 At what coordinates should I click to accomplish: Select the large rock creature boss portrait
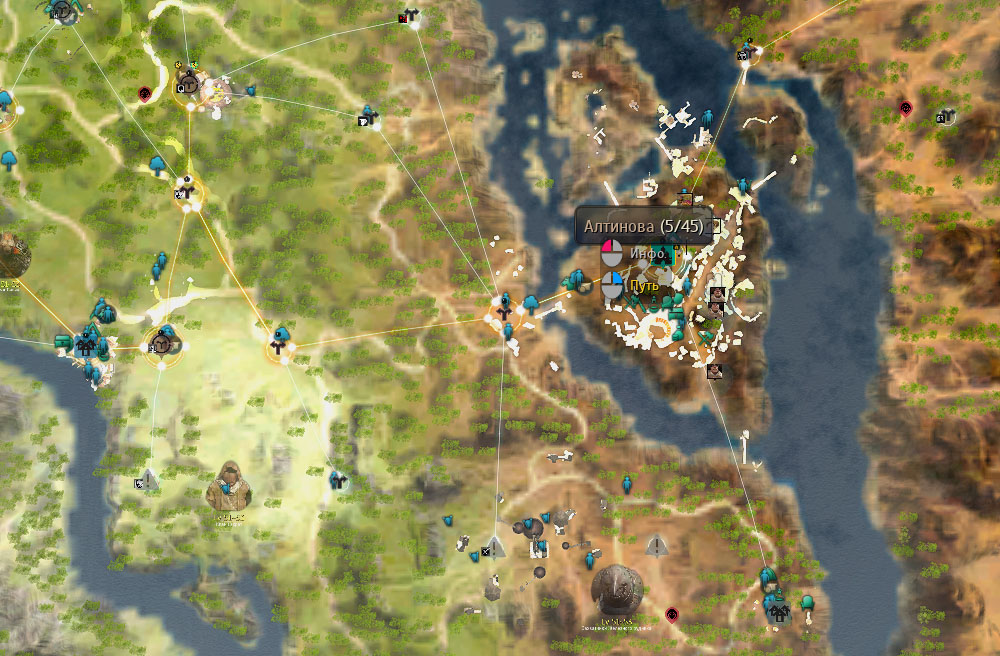click(x=616, y=589)
